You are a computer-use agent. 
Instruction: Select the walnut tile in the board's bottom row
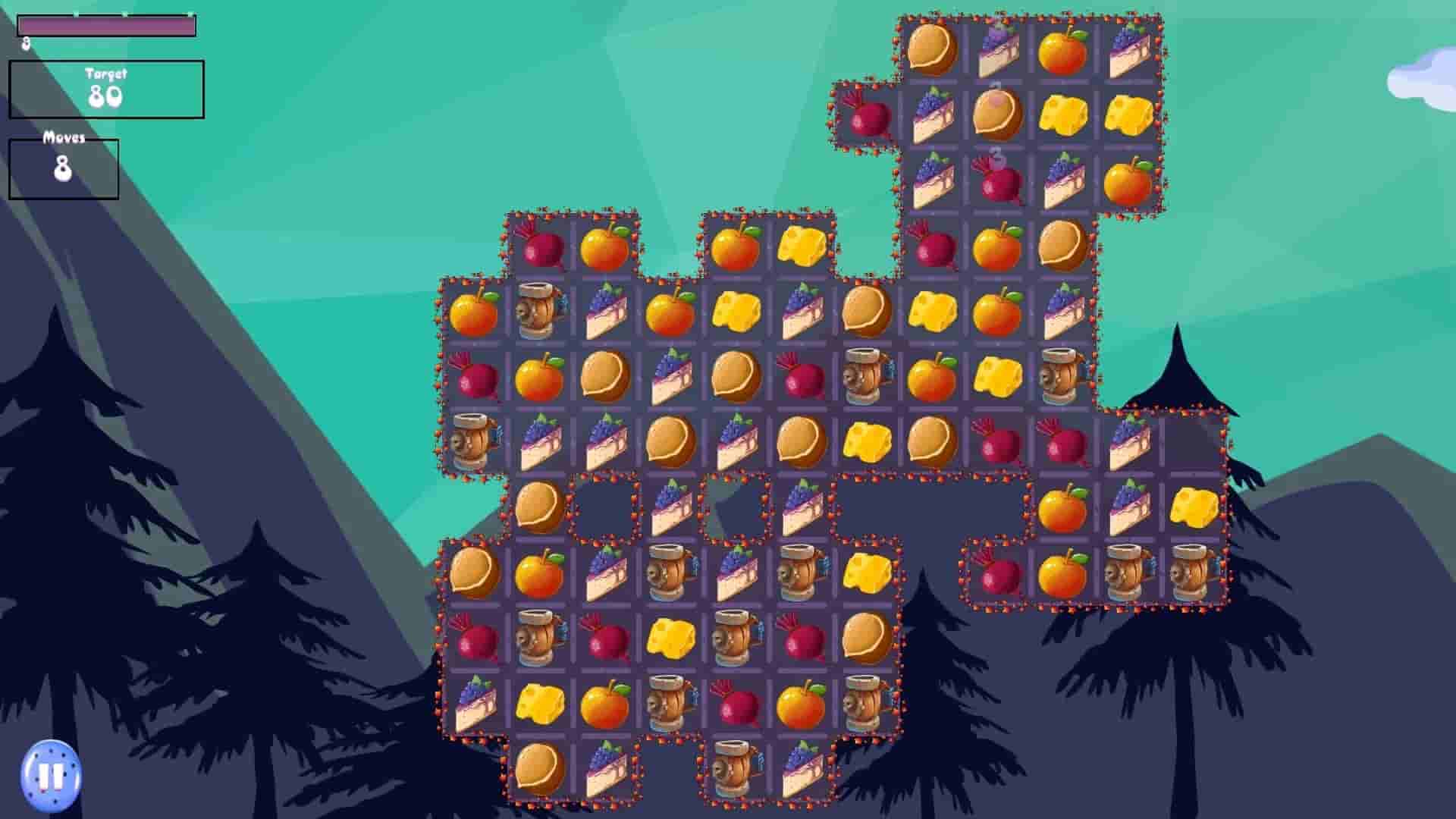[x=539, y=769]
